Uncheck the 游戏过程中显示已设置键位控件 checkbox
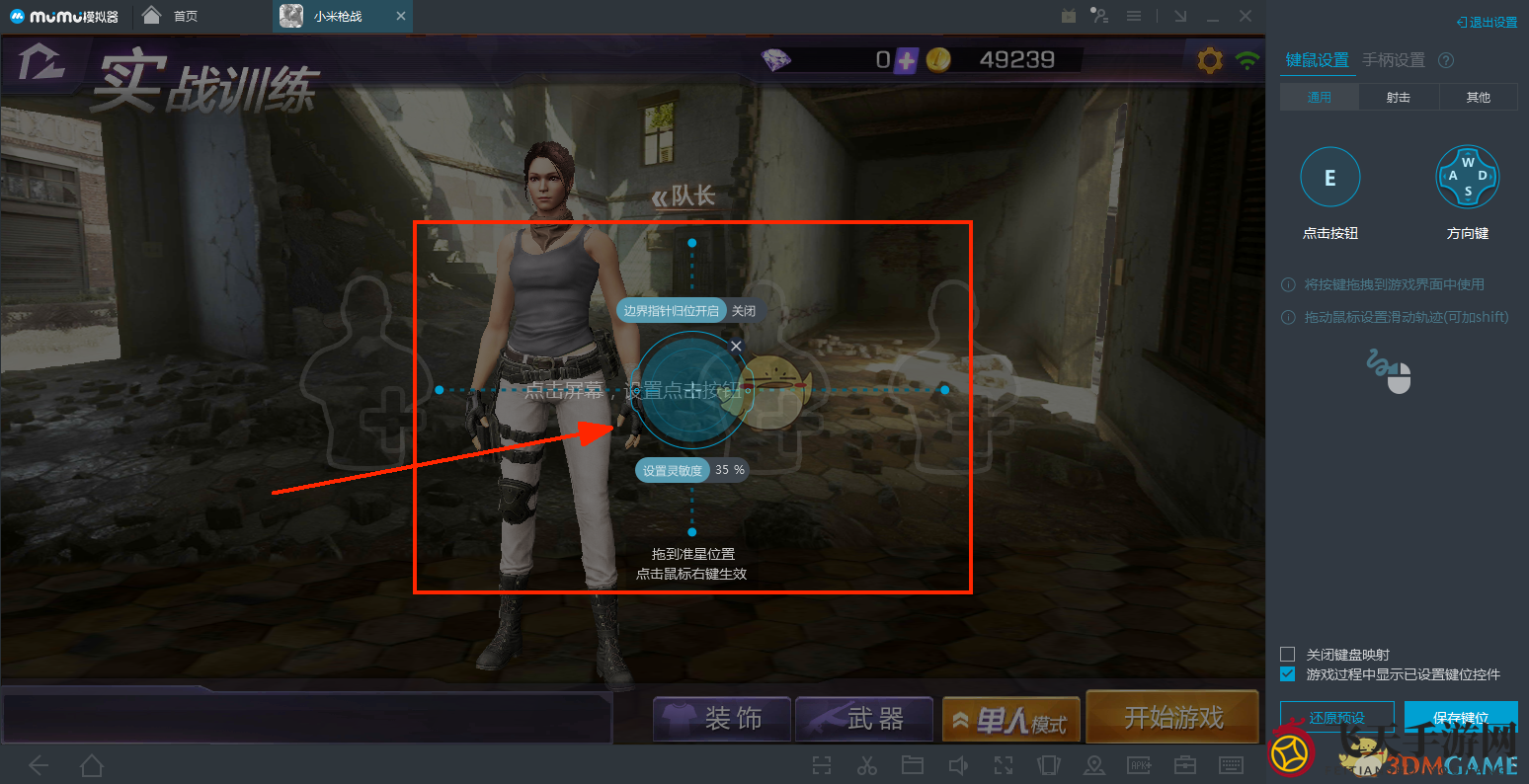Screen dimensions: 1529x784 click(1287, 673)
